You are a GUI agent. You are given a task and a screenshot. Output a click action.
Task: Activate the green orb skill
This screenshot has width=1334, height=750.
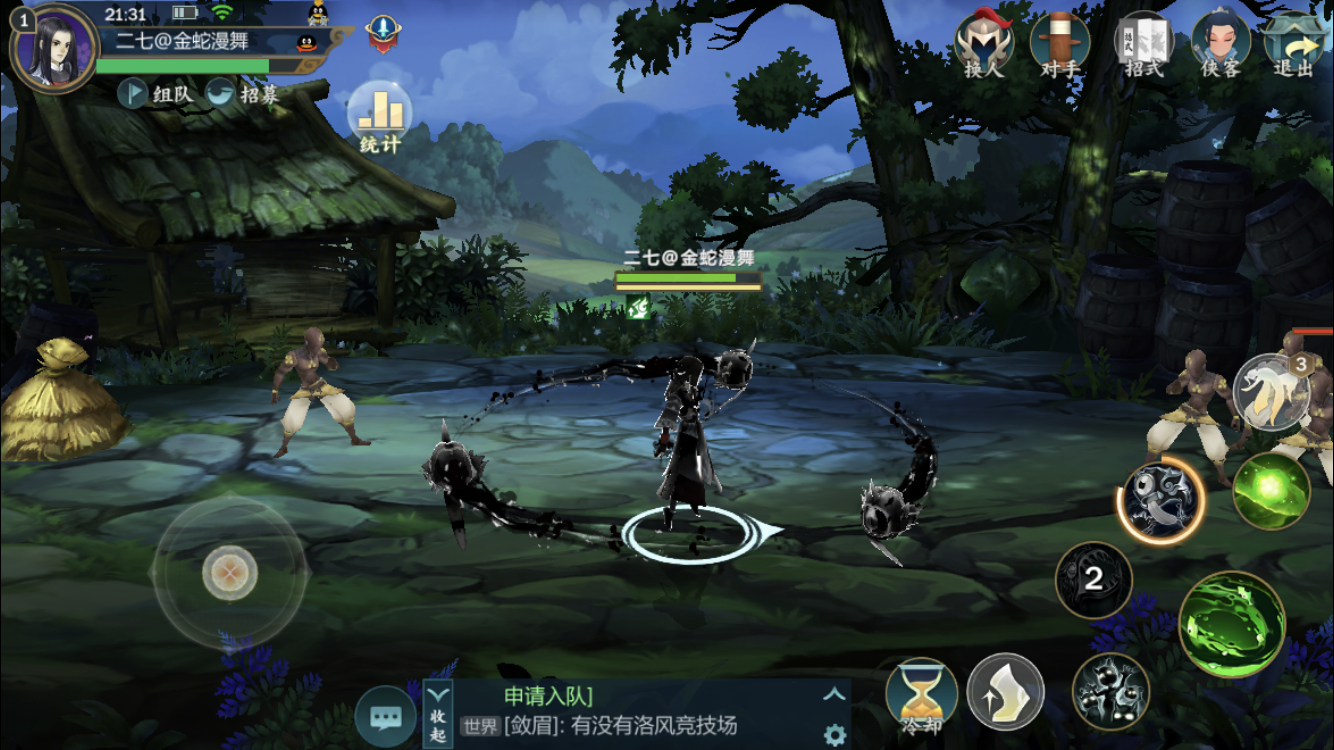1271,491
